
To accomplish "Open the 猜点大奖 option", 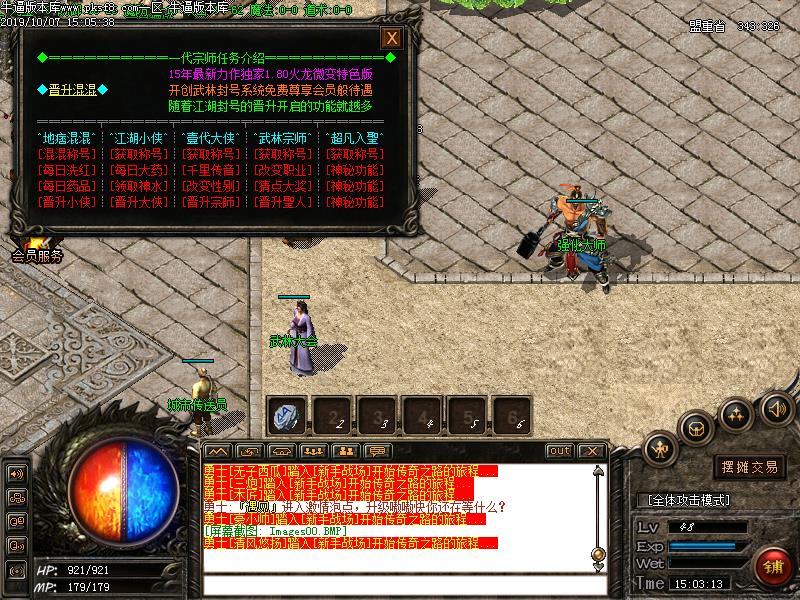I will (282, 186).
